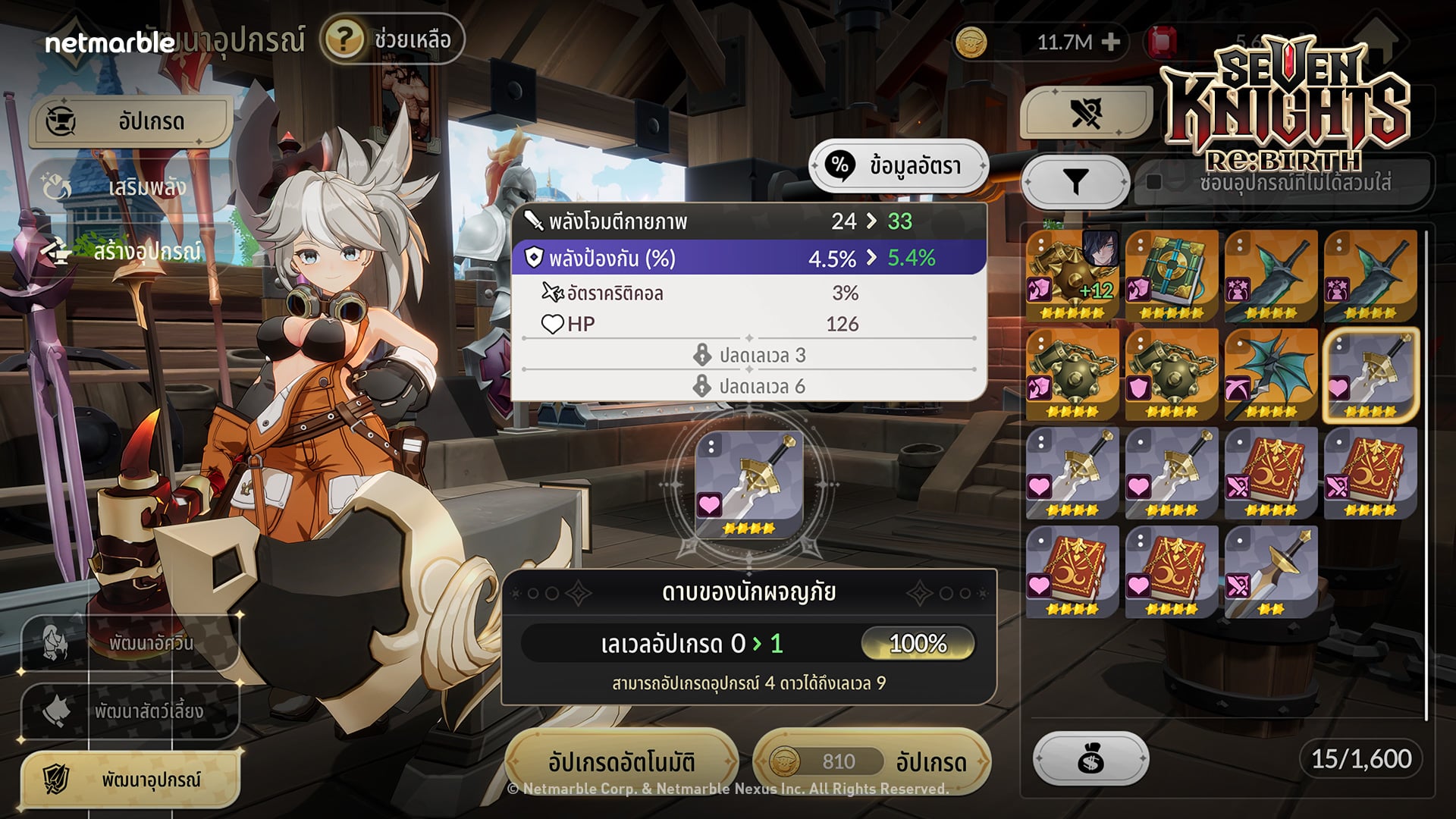This screenshot has height=819, width=1456.
Task: Click the selected sword in upgrade slot
Action: 748,485
